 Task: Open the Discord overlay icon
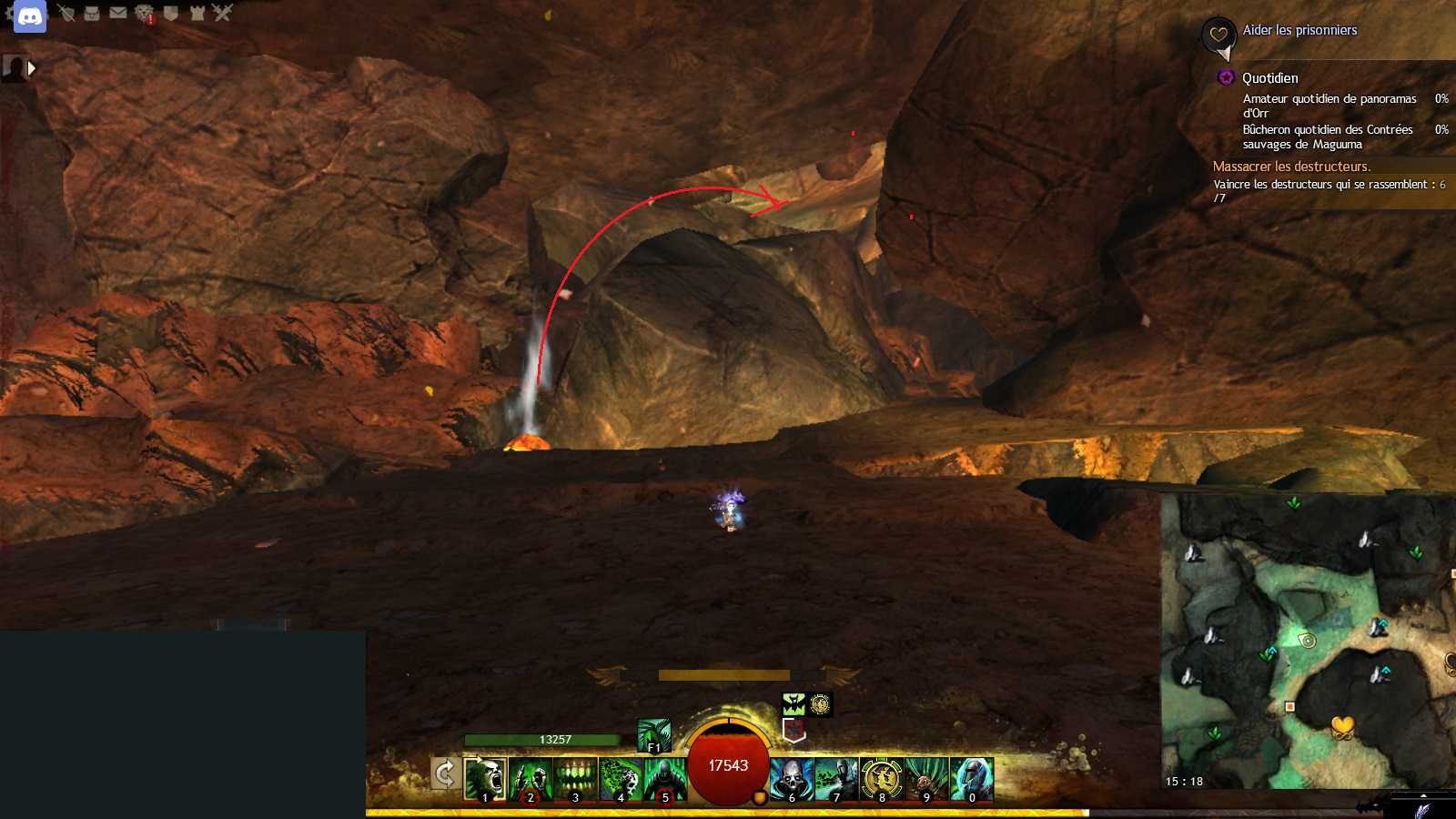click(x=30, y=16)
